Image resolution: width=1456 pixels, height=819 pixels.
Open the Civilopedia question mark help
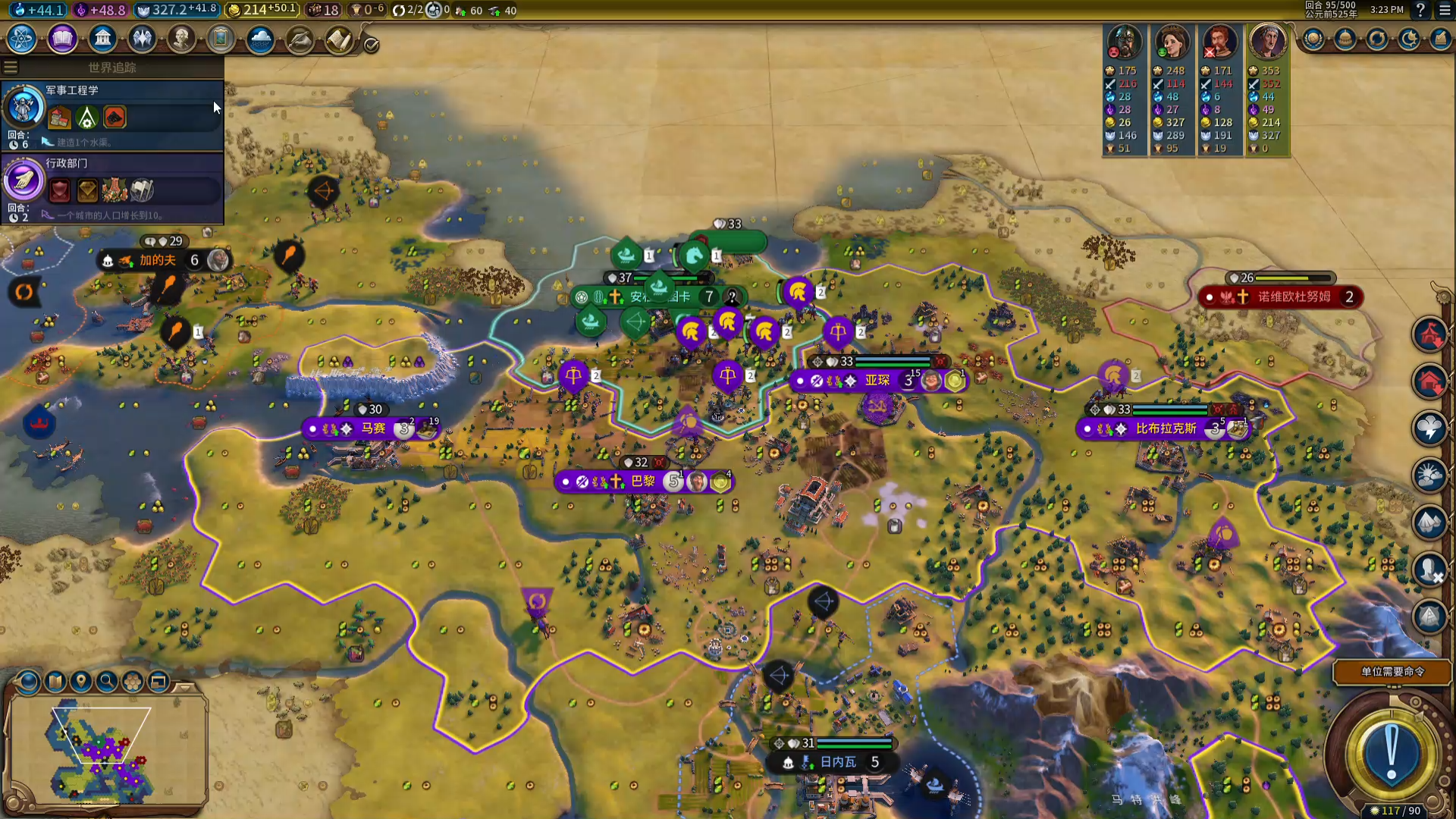tap(1420, 10)
